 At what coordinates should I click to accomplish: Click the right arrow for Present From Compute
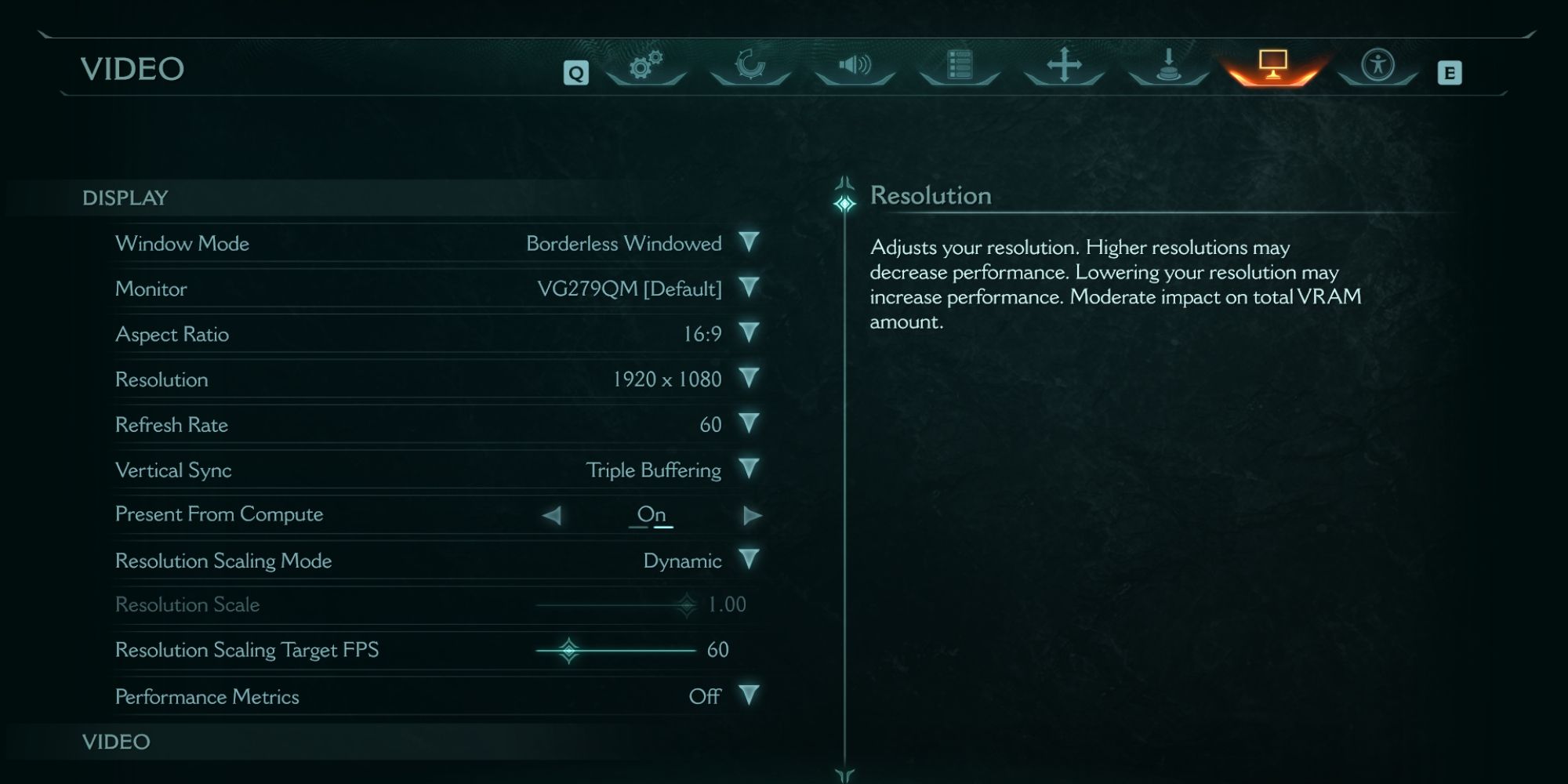[752, 515]
